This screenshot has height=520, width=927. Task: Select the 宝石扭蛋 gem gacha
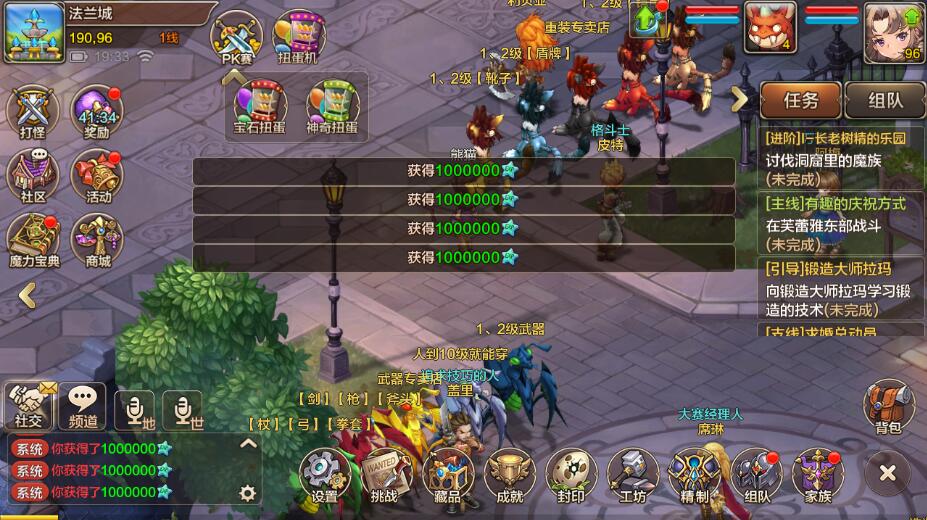tap(260, 106)
